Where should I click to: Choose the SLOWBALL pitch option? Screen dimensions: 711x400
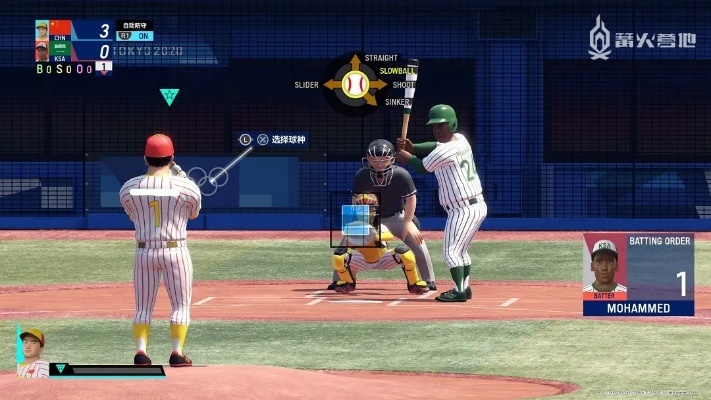397,72
